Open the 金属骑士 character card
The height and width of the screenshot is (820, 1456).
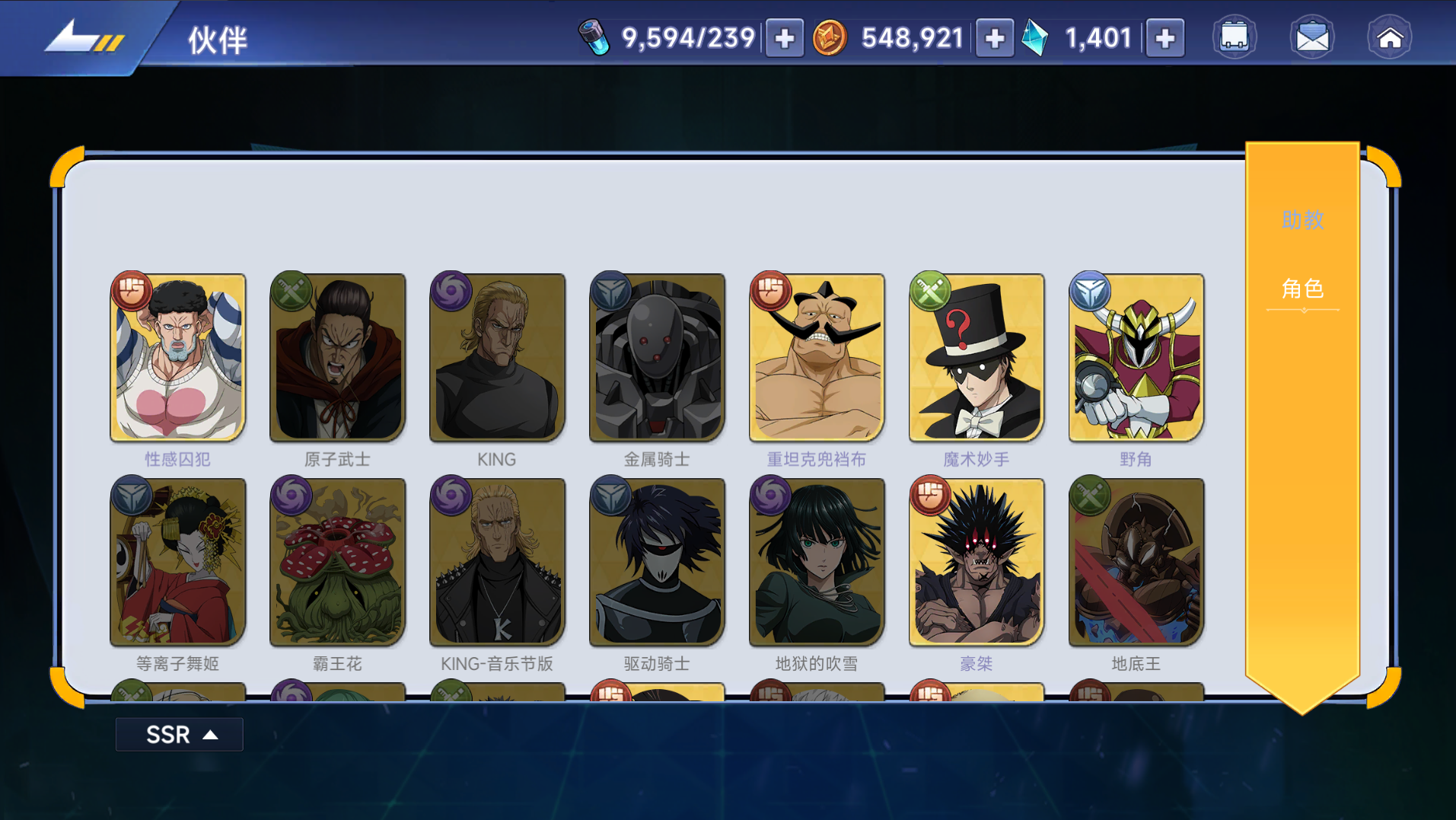tap(657, 358)
